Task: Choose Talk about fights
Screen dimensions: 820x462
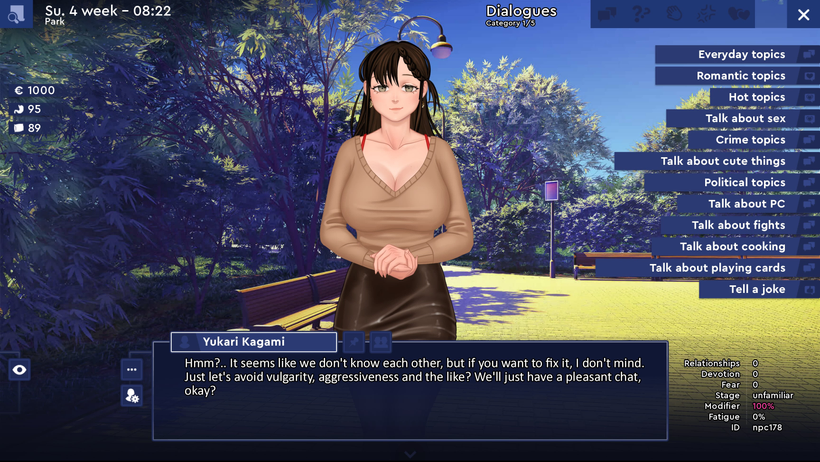Action: pyautogui.click(x=740, y=225)
